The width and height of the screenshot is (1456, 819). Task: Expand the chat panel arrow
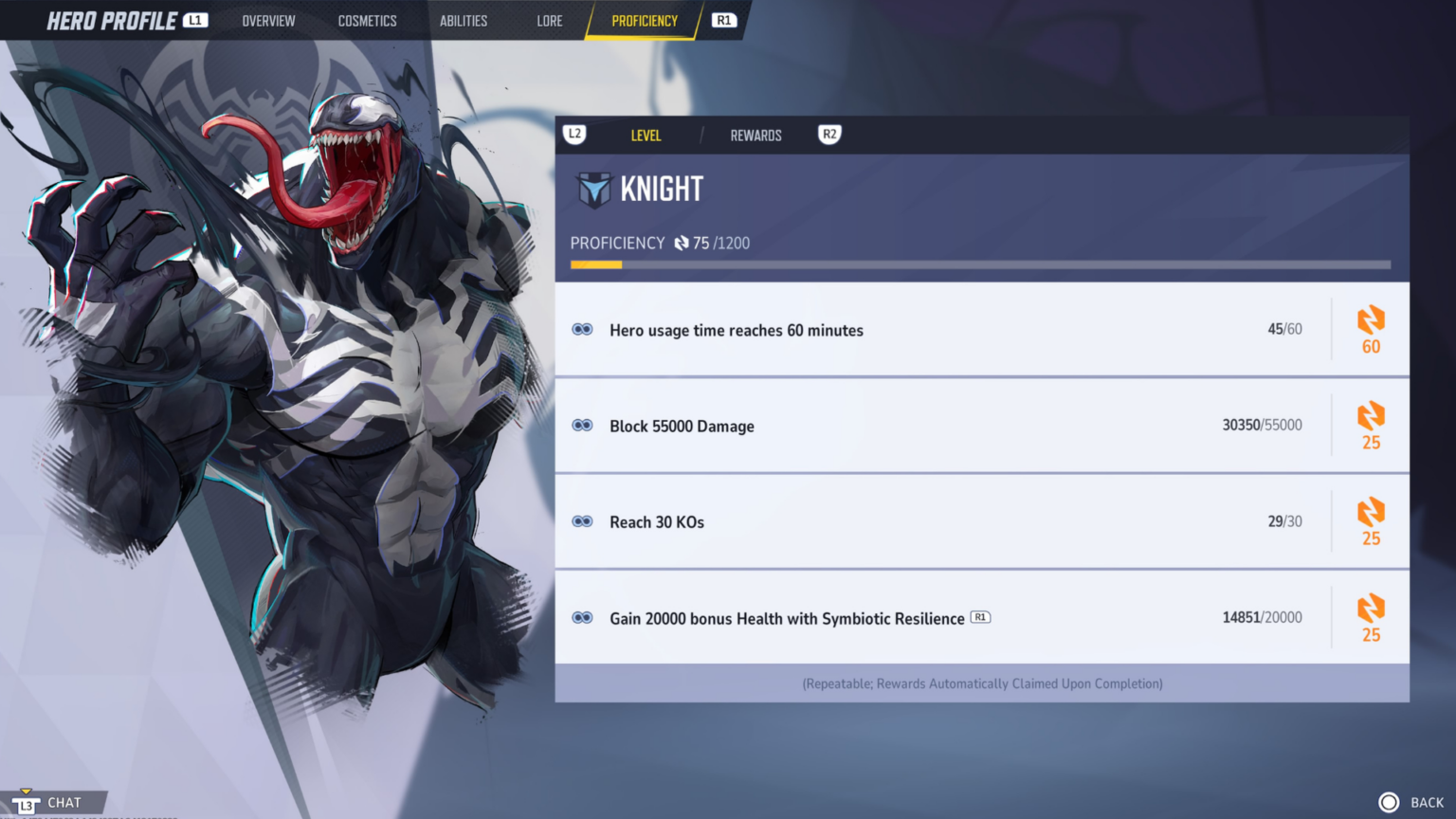(x=26, y=791)
